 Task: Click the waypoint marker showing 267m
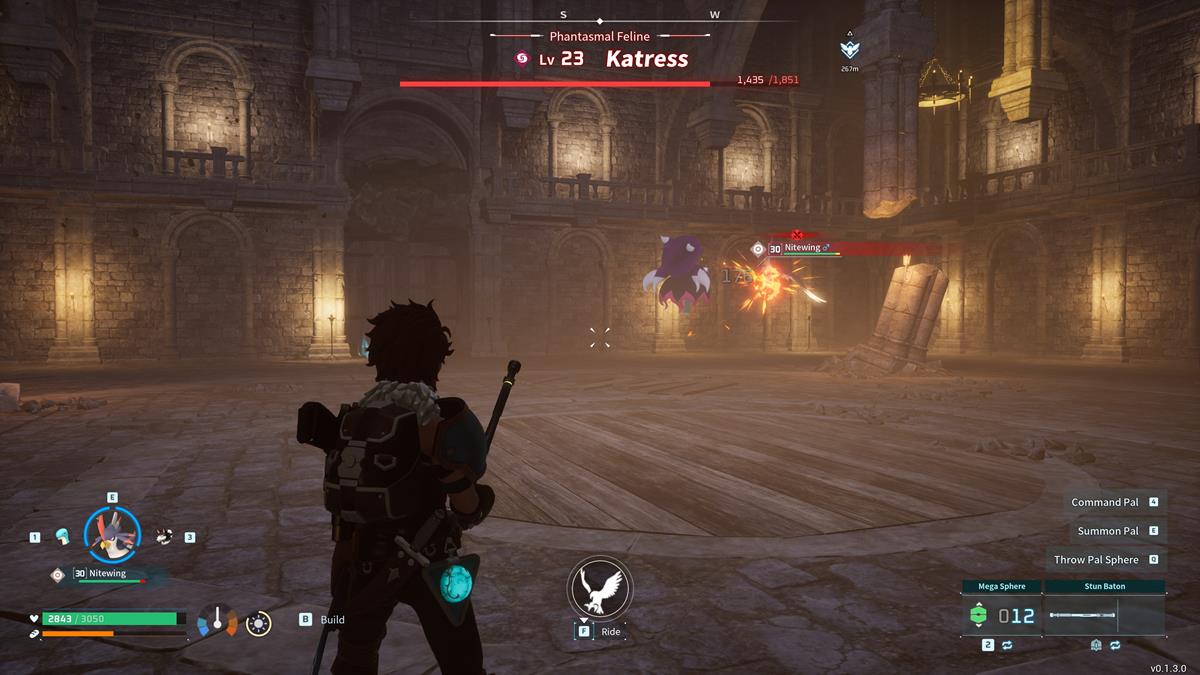(x=849, y=49)
